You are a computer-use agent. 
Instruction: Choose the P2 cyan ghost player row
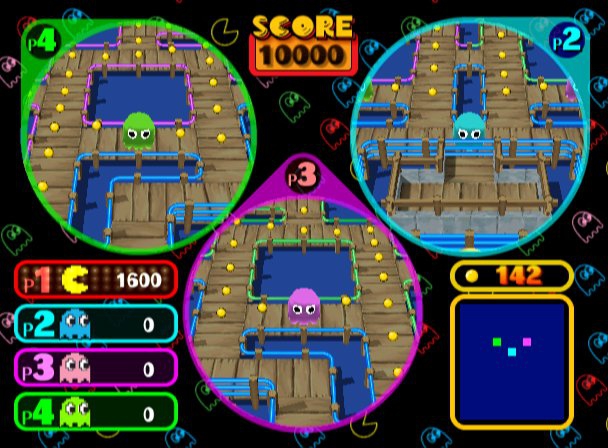point(96,324)
